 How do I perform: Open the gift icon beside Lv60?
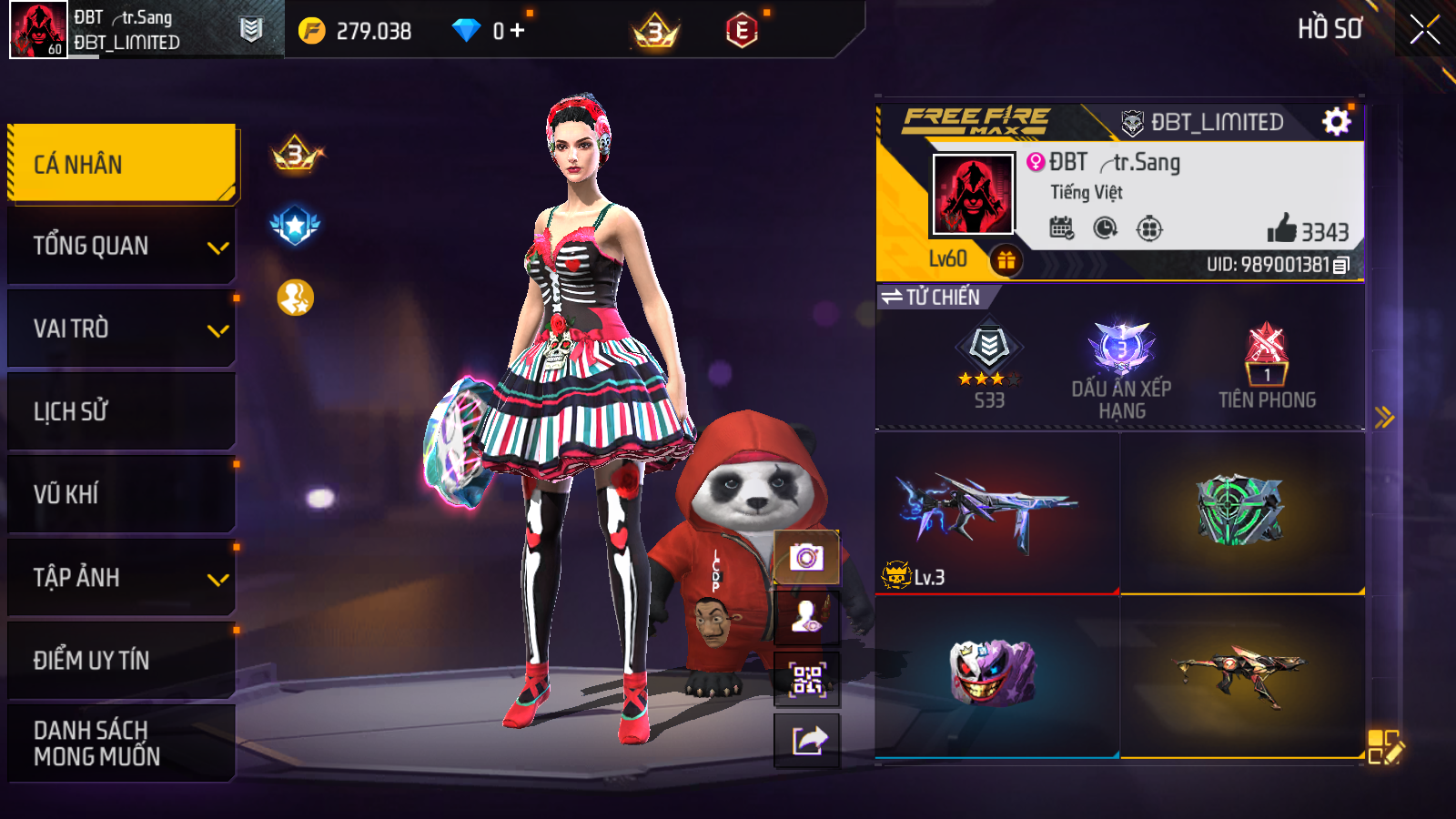click(x=1006, y=260)
